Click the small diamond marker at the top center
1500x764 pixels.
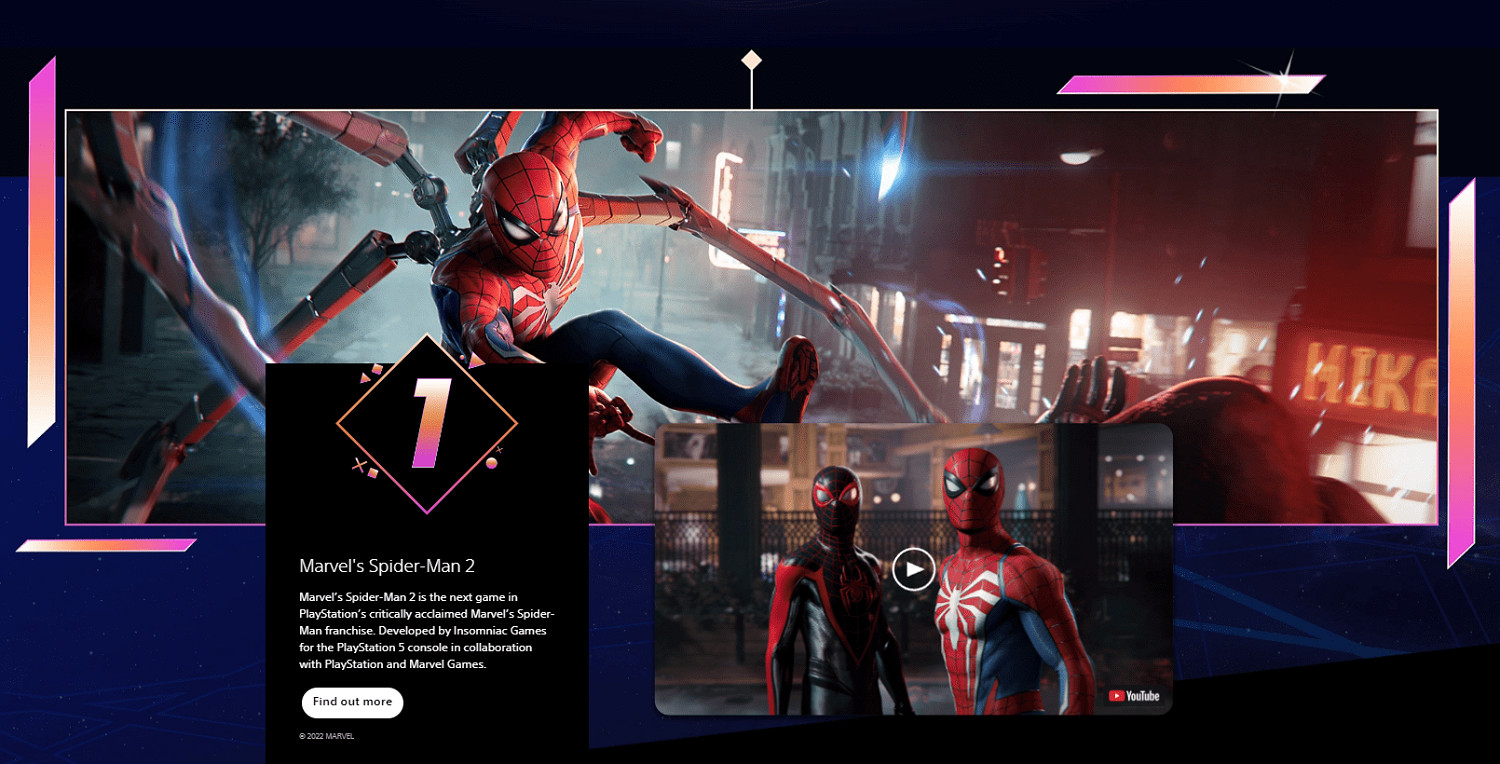750,60
